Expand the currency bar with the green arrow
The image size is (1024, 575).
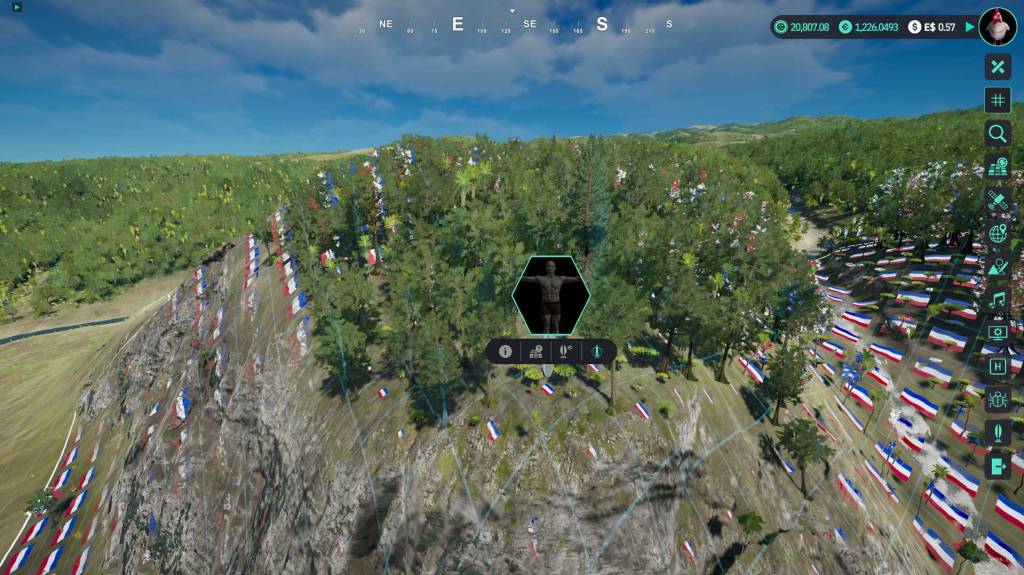[969, 27]
